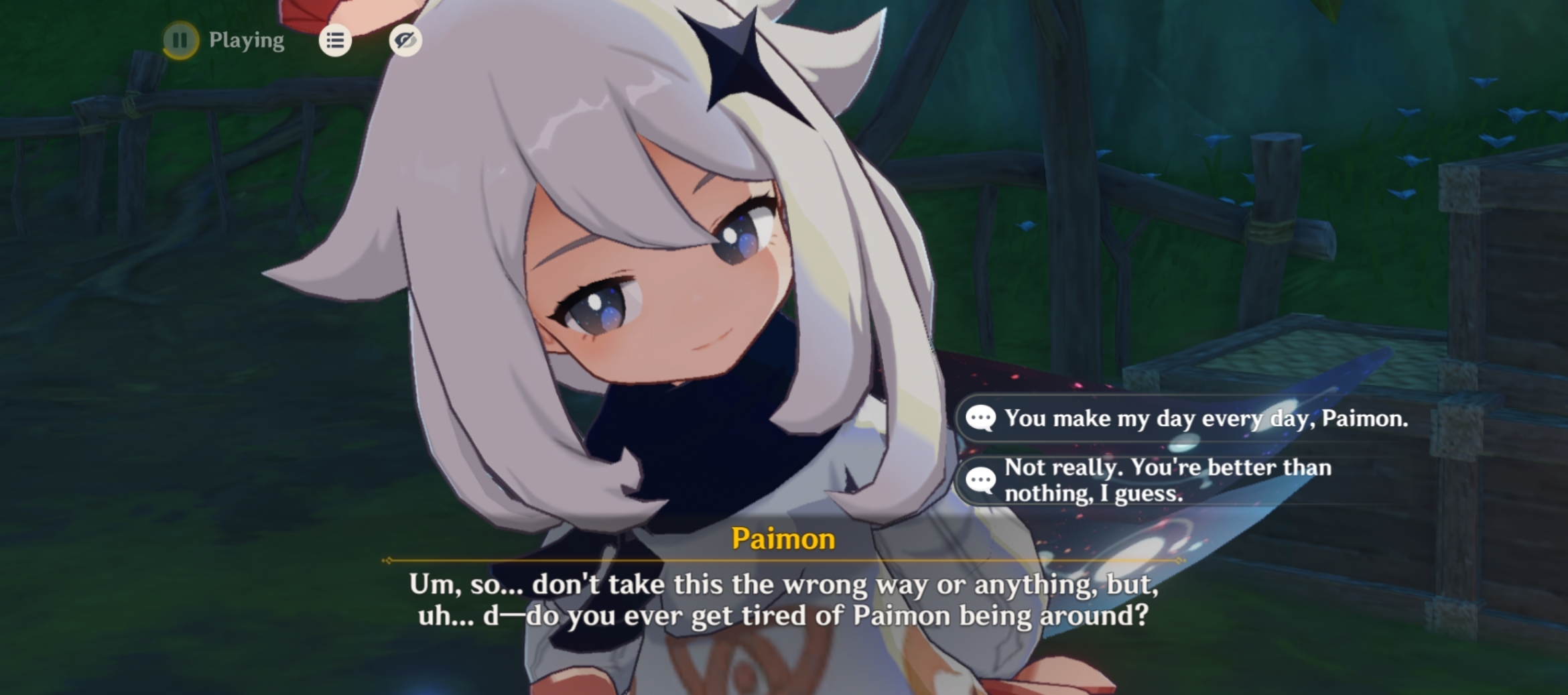Open the dialogue history list icon
Screen dimensions: 1568x695
pos(336,41)
